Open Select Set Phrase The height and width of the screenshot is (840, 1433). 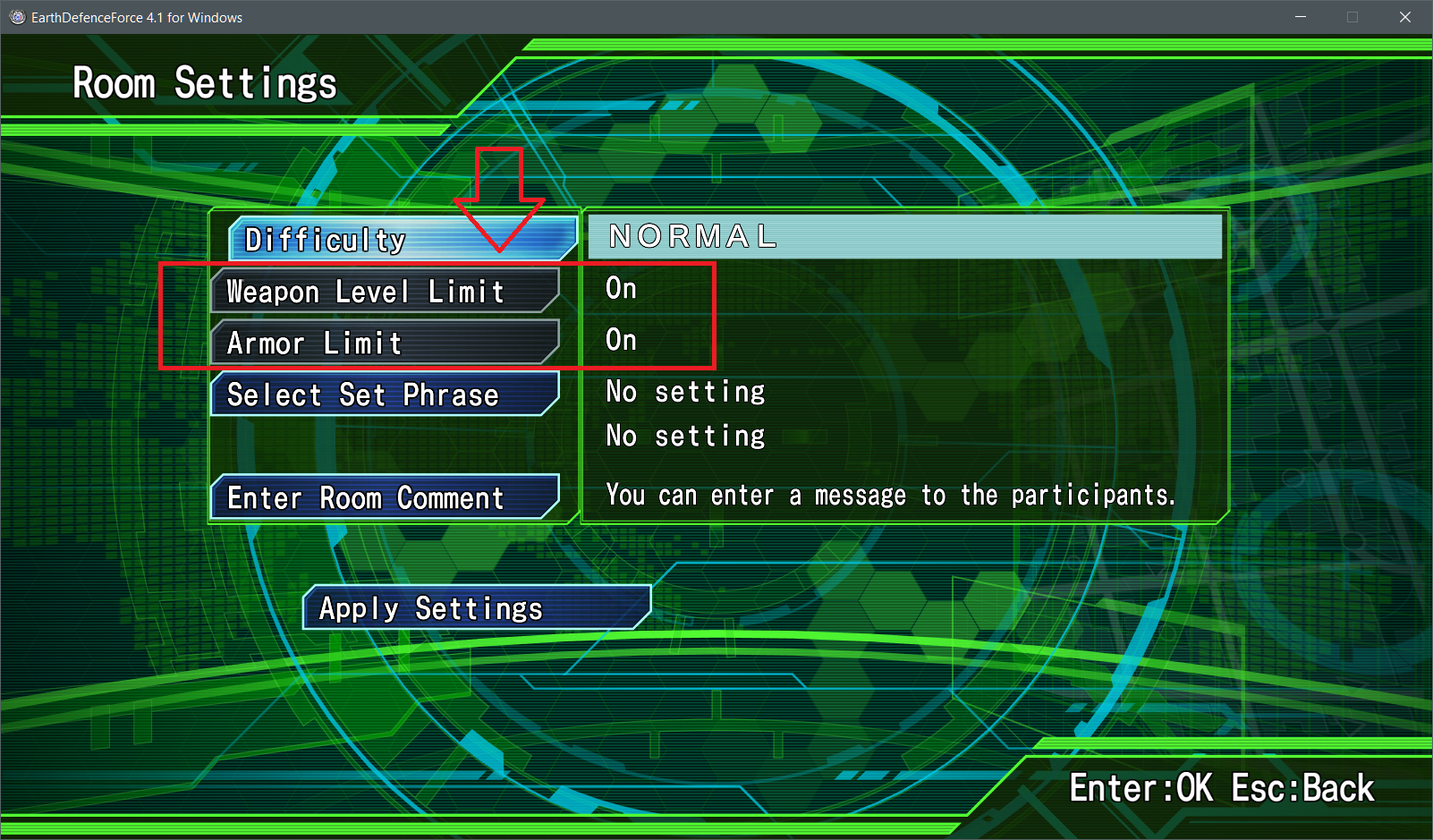[385, 395]
